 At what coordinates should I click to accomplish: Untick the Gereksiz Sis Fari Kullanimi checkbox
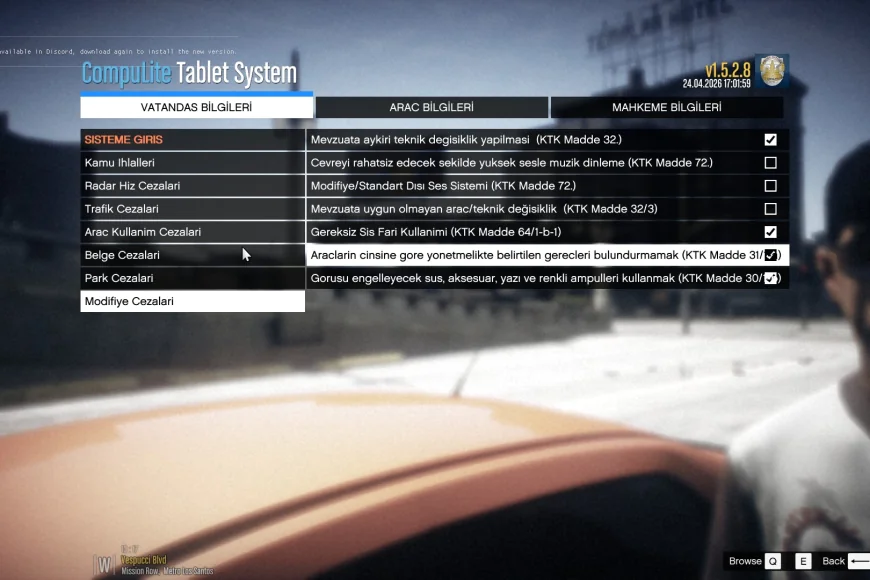(770, 232)
